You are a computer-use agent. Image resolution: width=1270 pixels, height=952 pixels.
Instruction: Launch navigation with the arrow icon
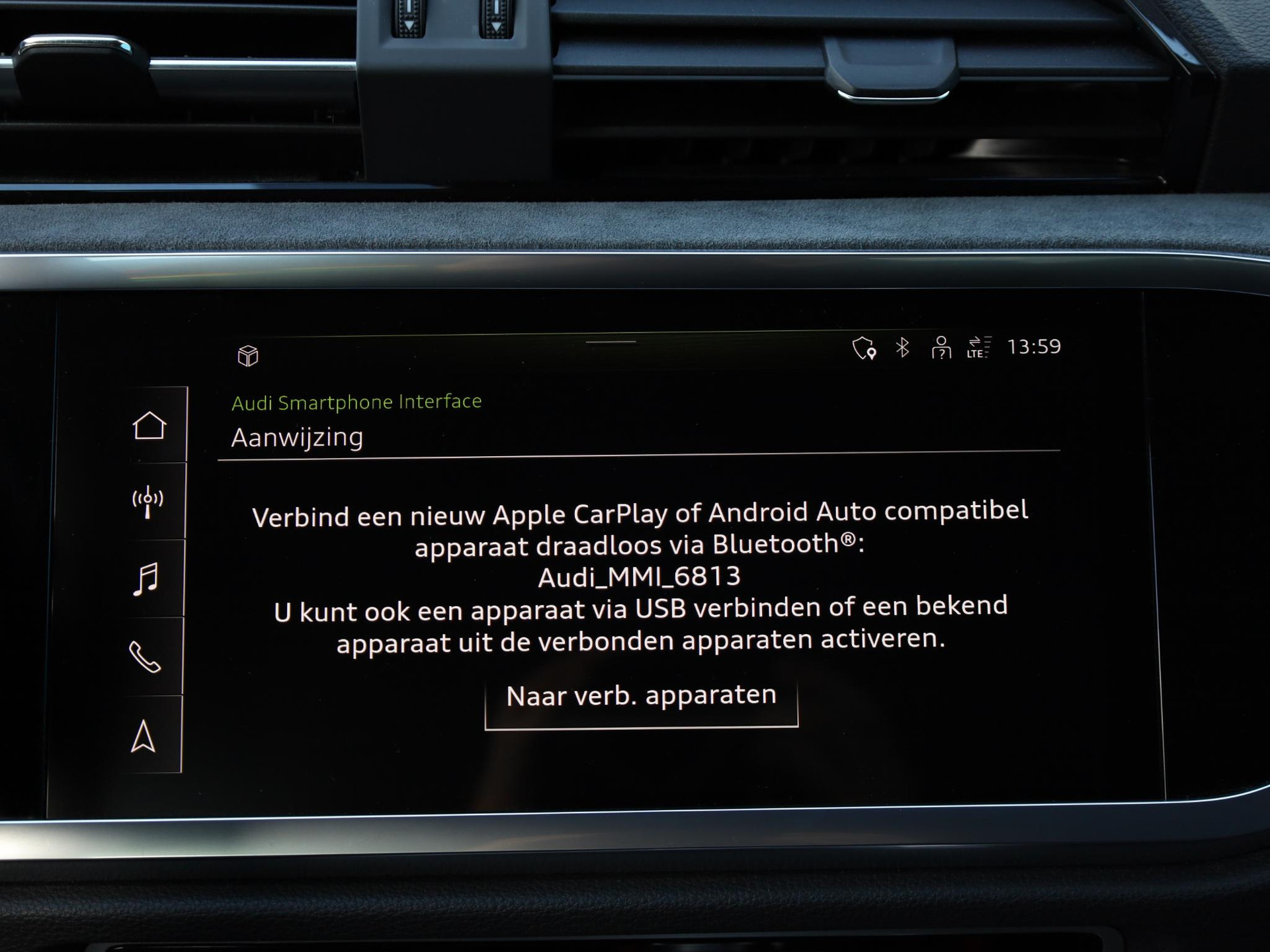click(x=143, y=736)
